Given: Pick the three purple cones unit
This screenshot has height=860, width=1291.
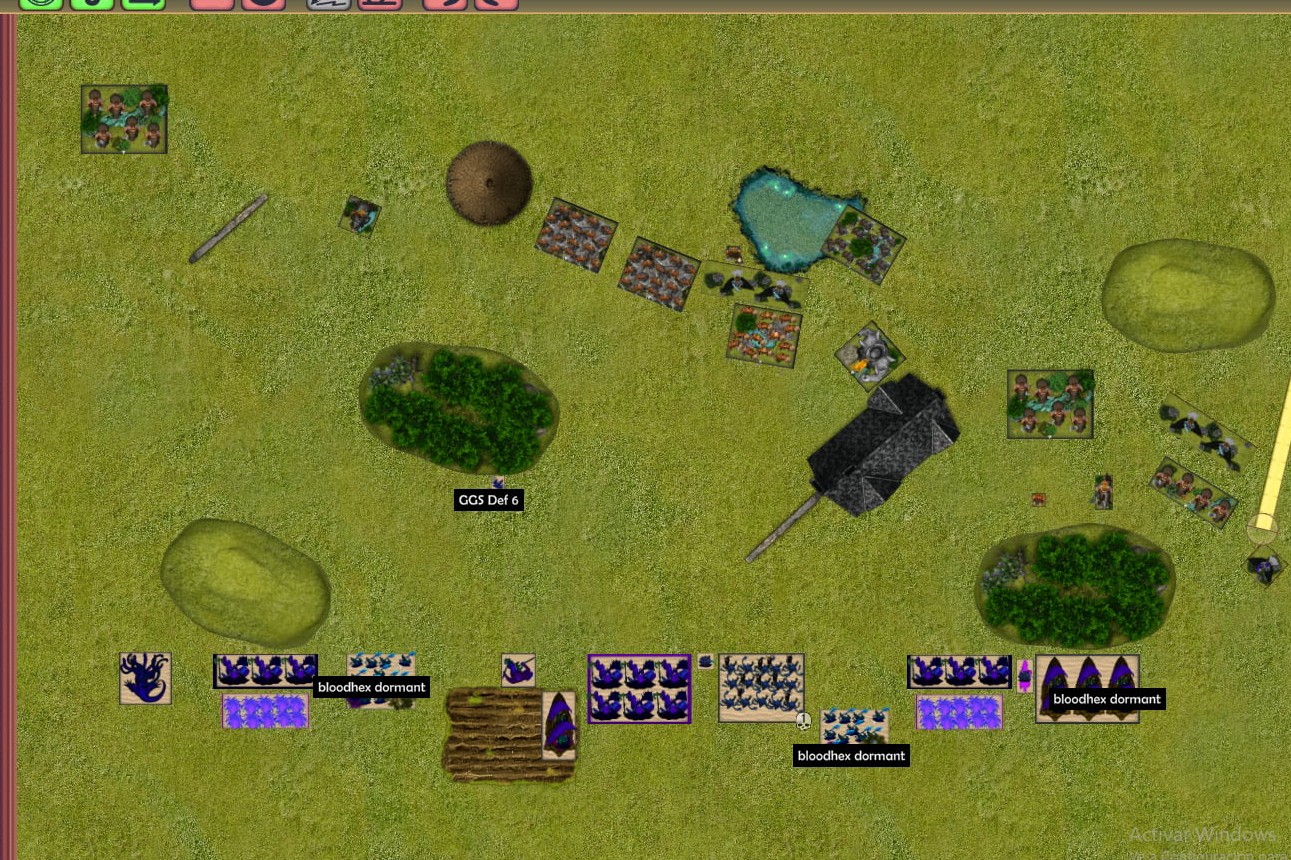Looking at the screenshot, I should point(1087,688).
